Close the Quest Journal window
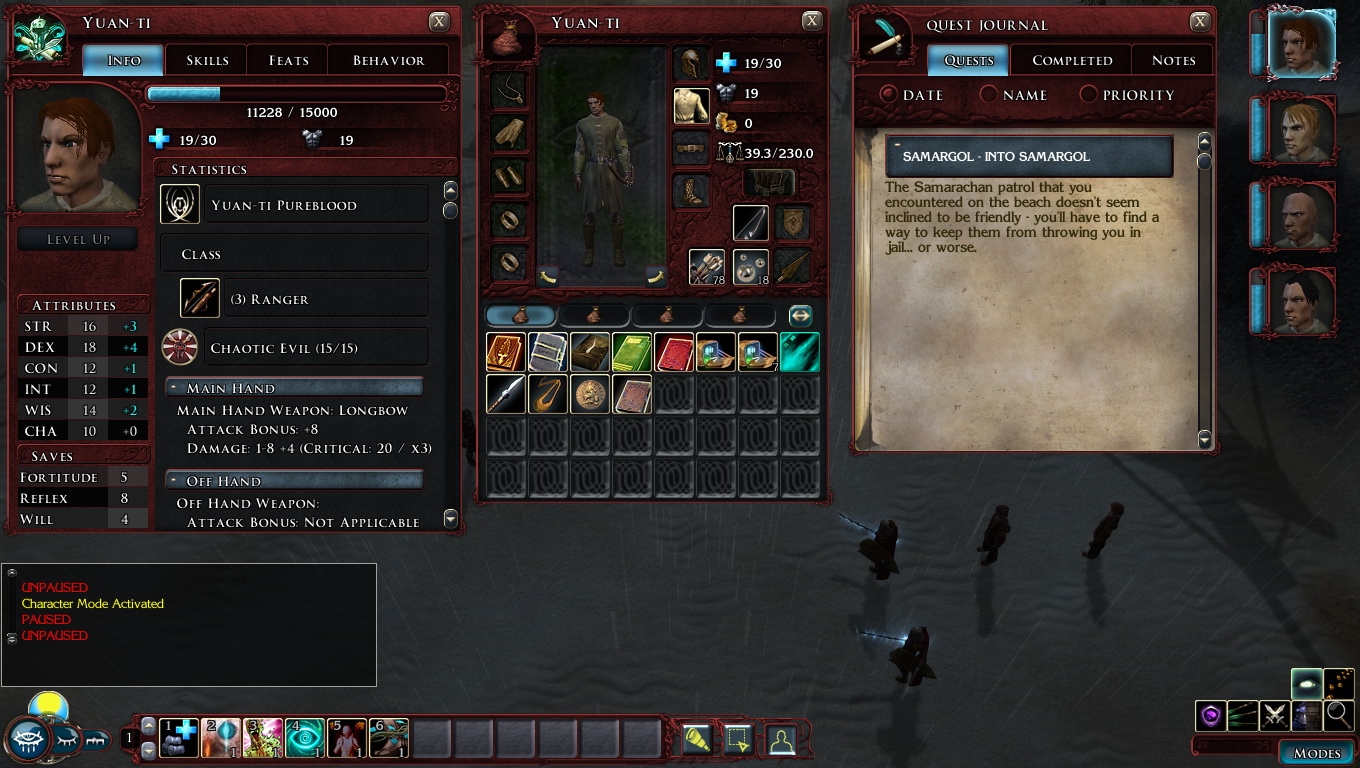 click(1199, 22)
